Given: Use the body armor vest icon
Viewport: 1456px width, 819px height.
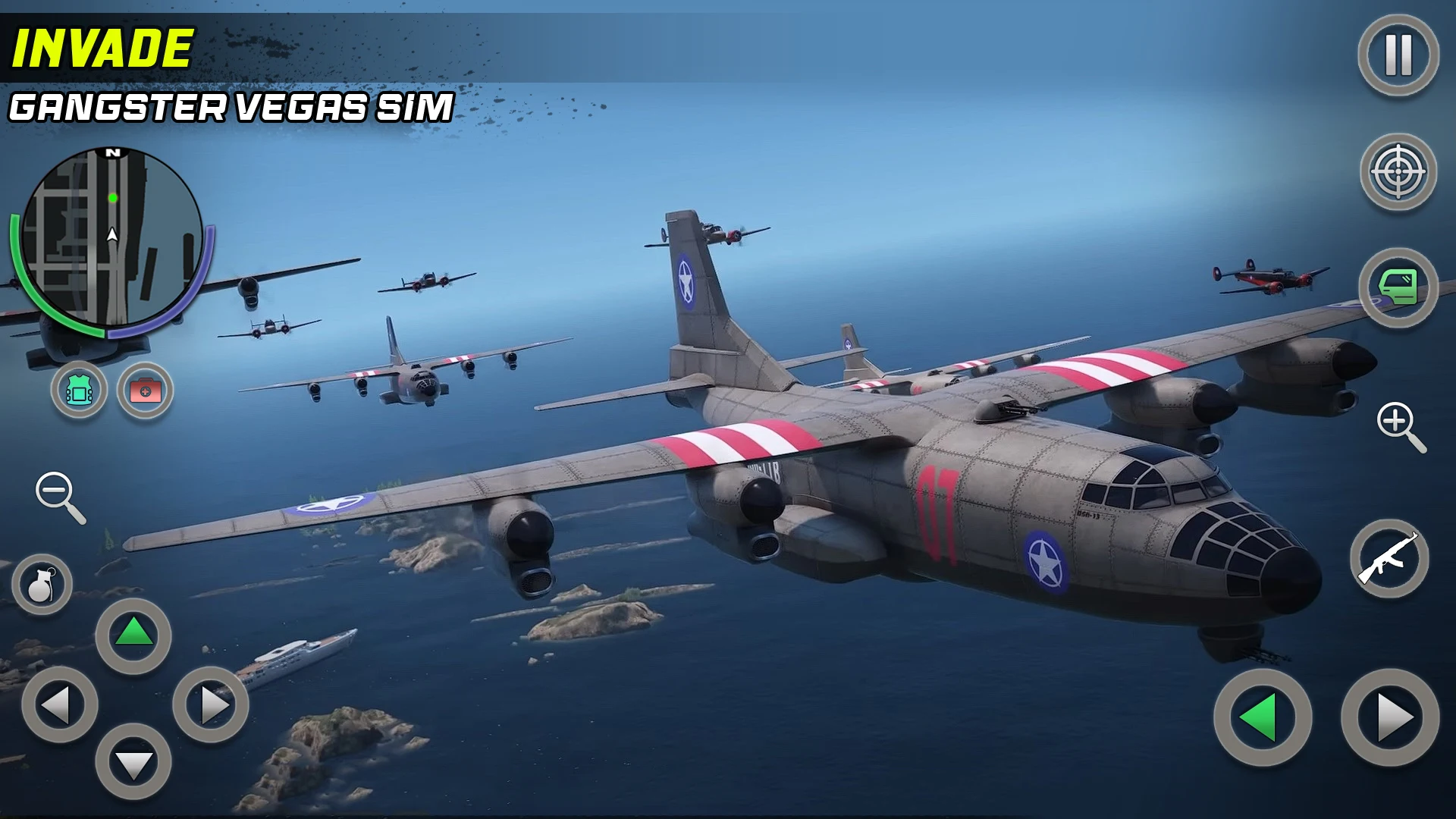Looking at the screenshot, I should pyautogui.click(x=79, y=391).
